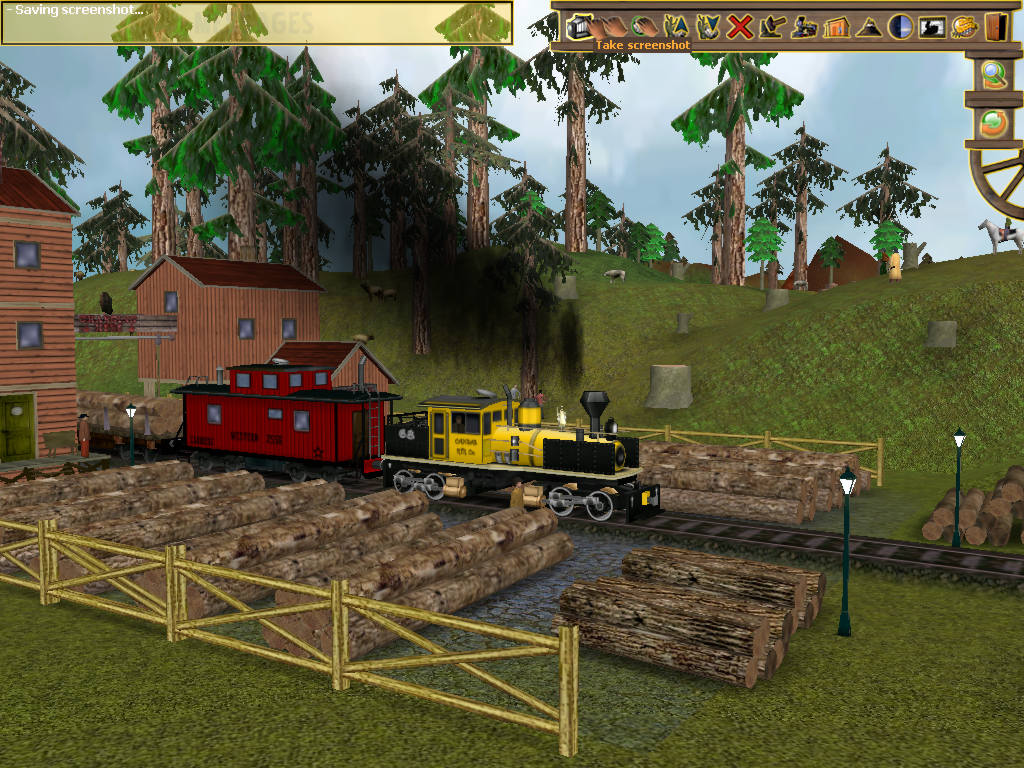The image size is (1024, 768).
Task: Toggle the day and night half-moon icon
Action: 899,27
